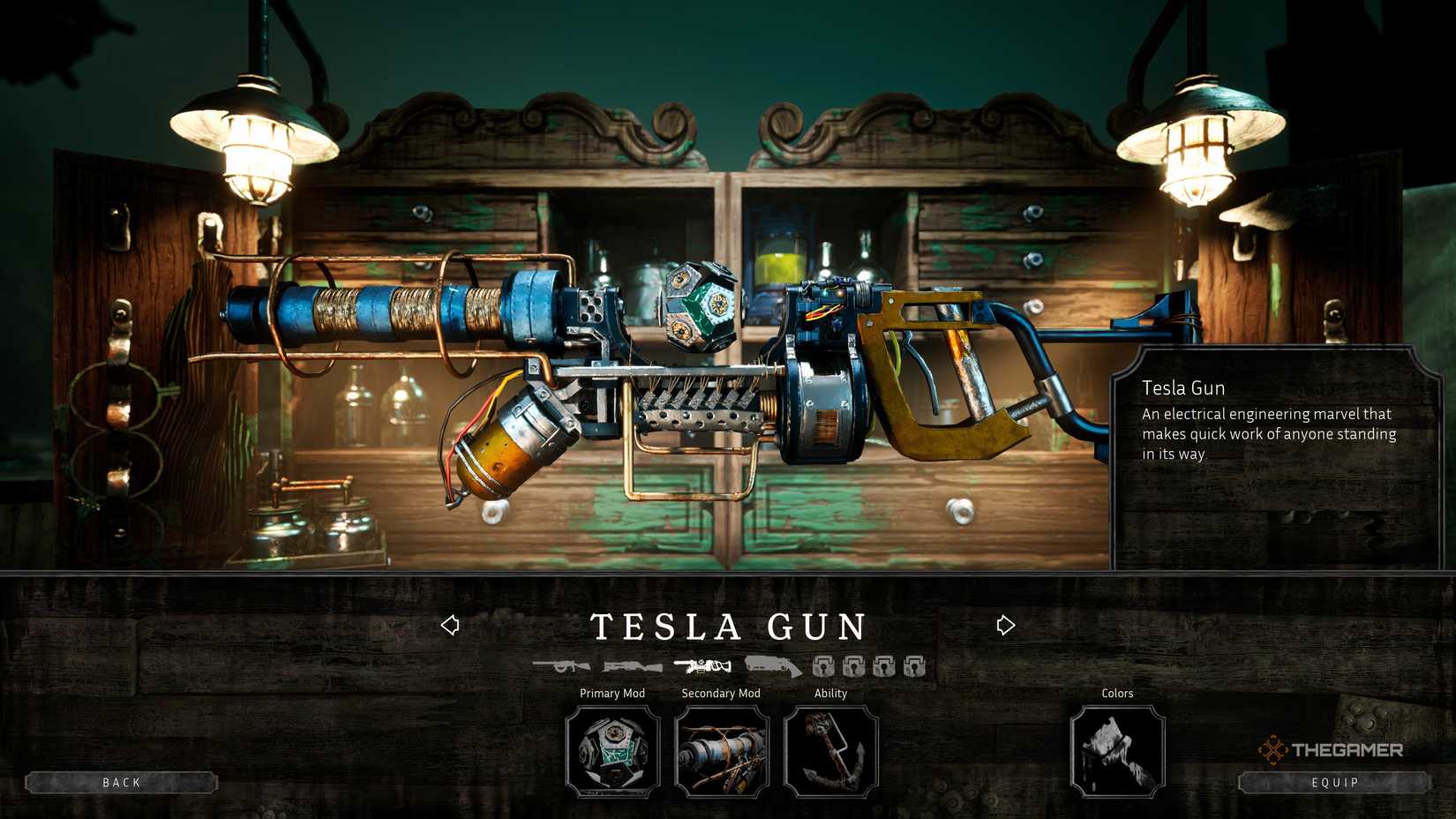The height and width of the screenshot is (819, 1456).
Task: Click the first locked padlock weapon slot
Action: (x=824, y=665)
